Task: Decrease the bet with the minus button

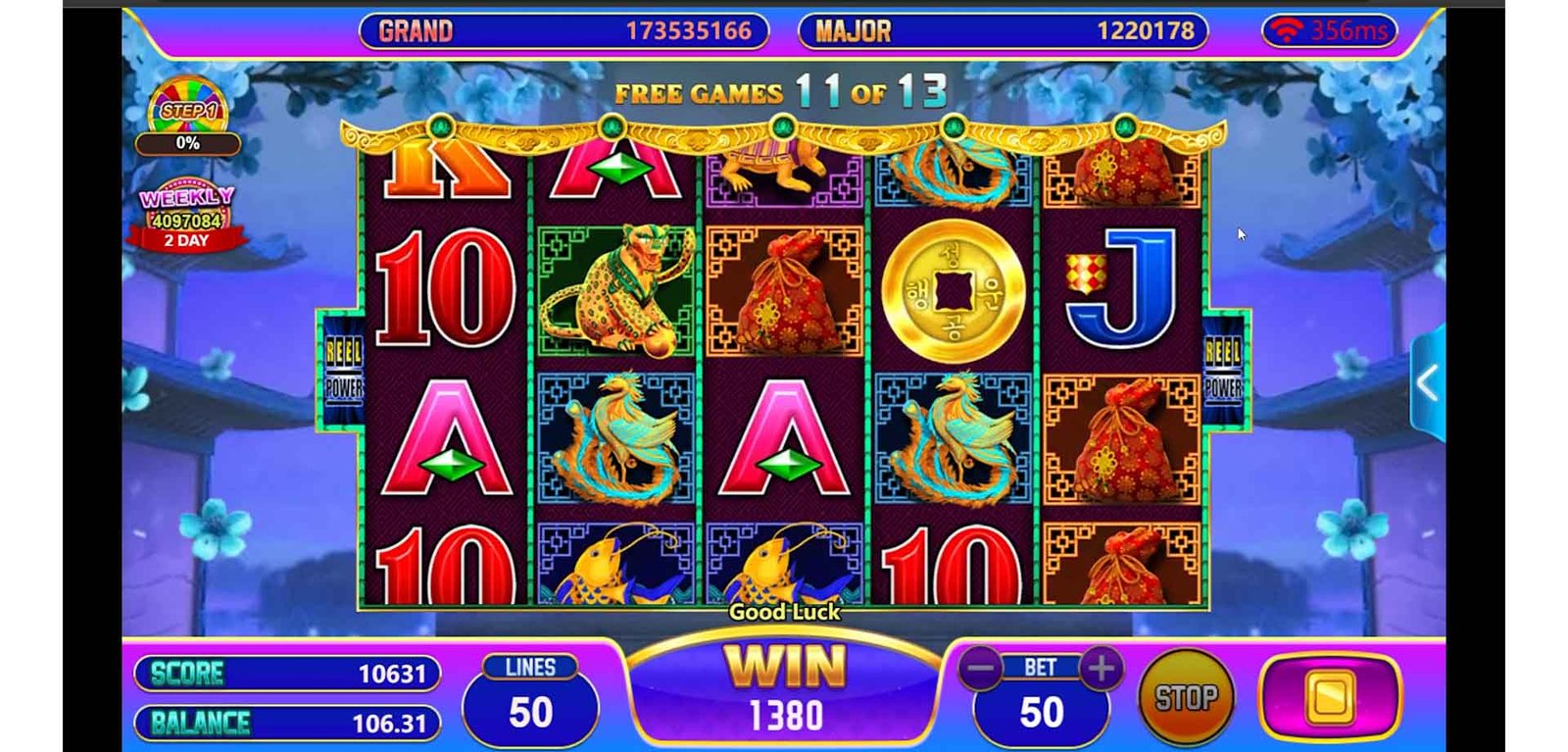Action: point(980,670)
